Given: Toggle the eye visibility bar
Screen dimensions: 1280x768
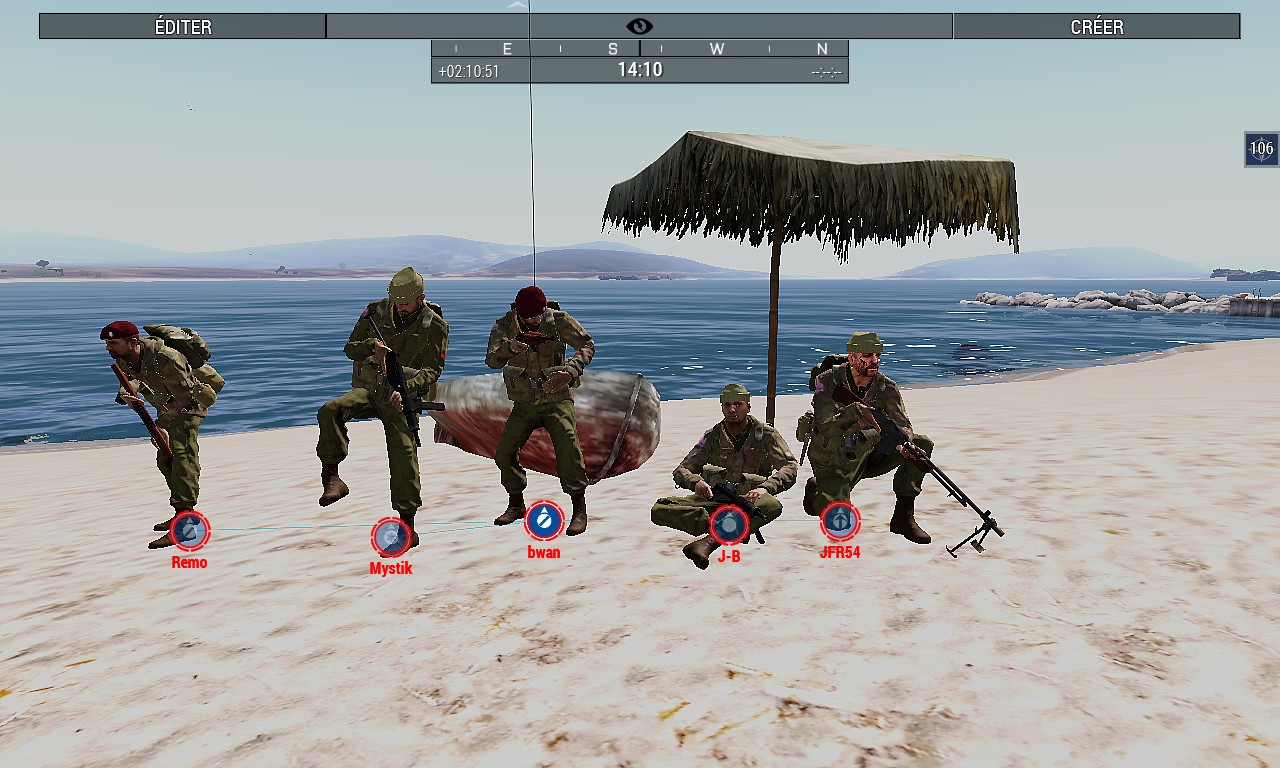Looking at the screenshot, I should click(639, 26).
